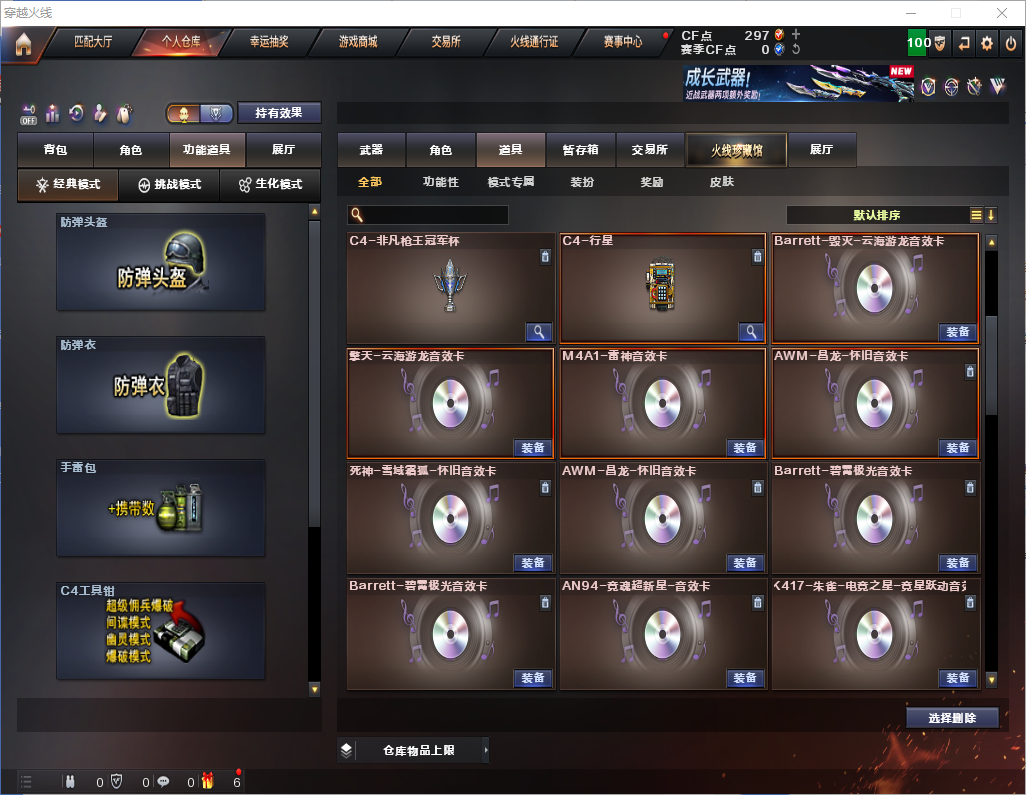Filter items by 皮肤 skin category

[x=721, y=183]
